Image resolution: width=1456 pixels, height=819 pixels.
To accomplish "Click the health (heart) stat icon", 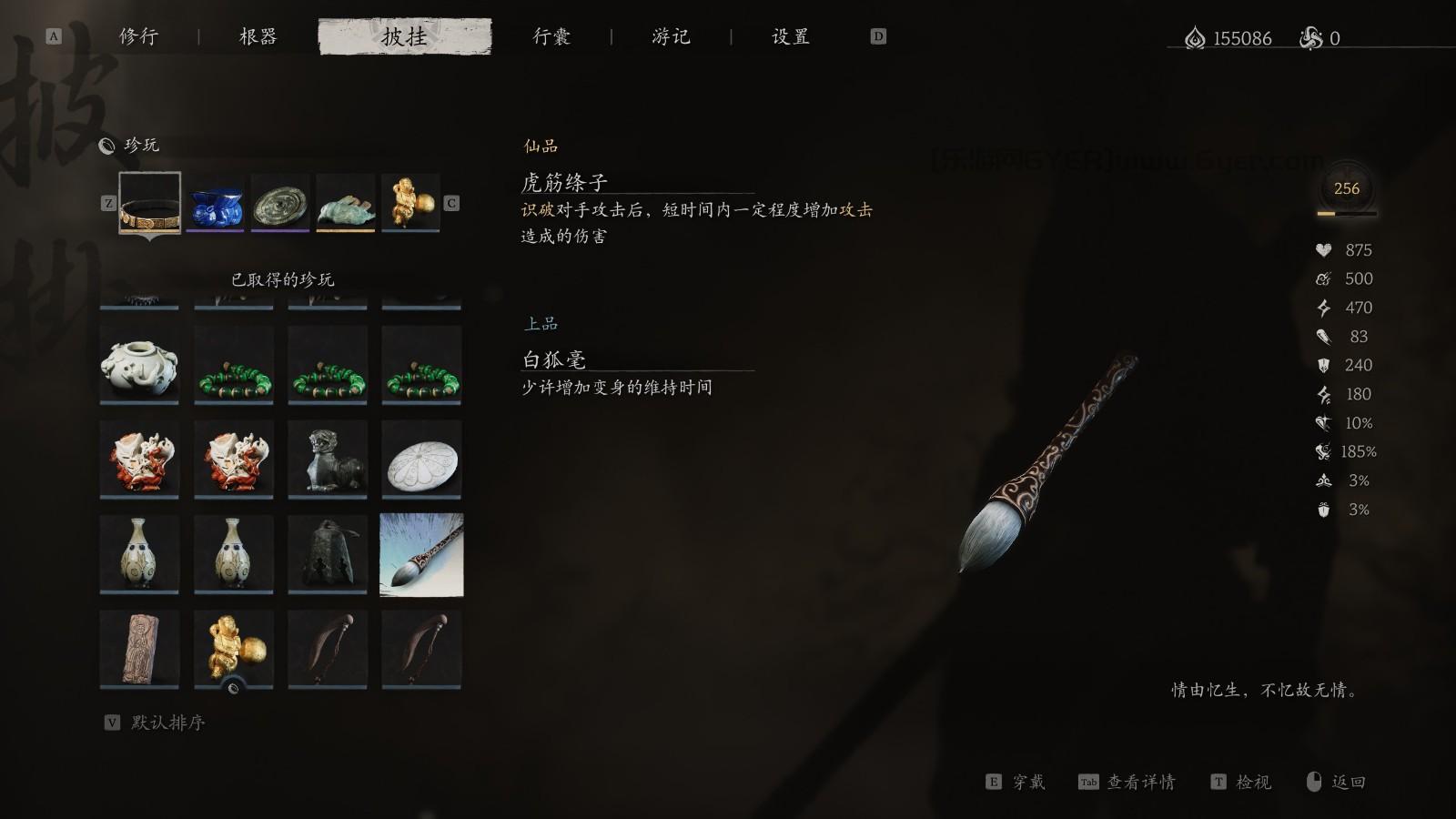I will point(1324,249).
